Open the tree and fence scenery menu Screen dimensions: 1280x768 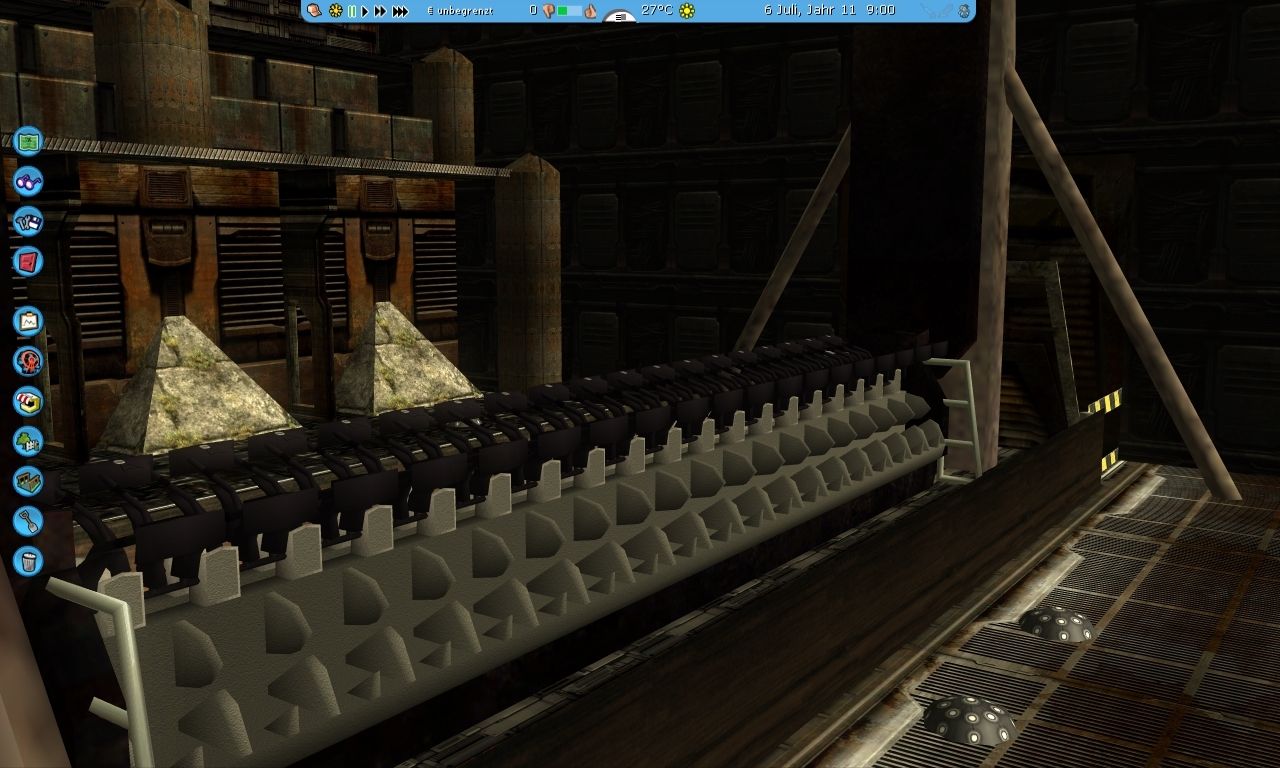(28, 441)
